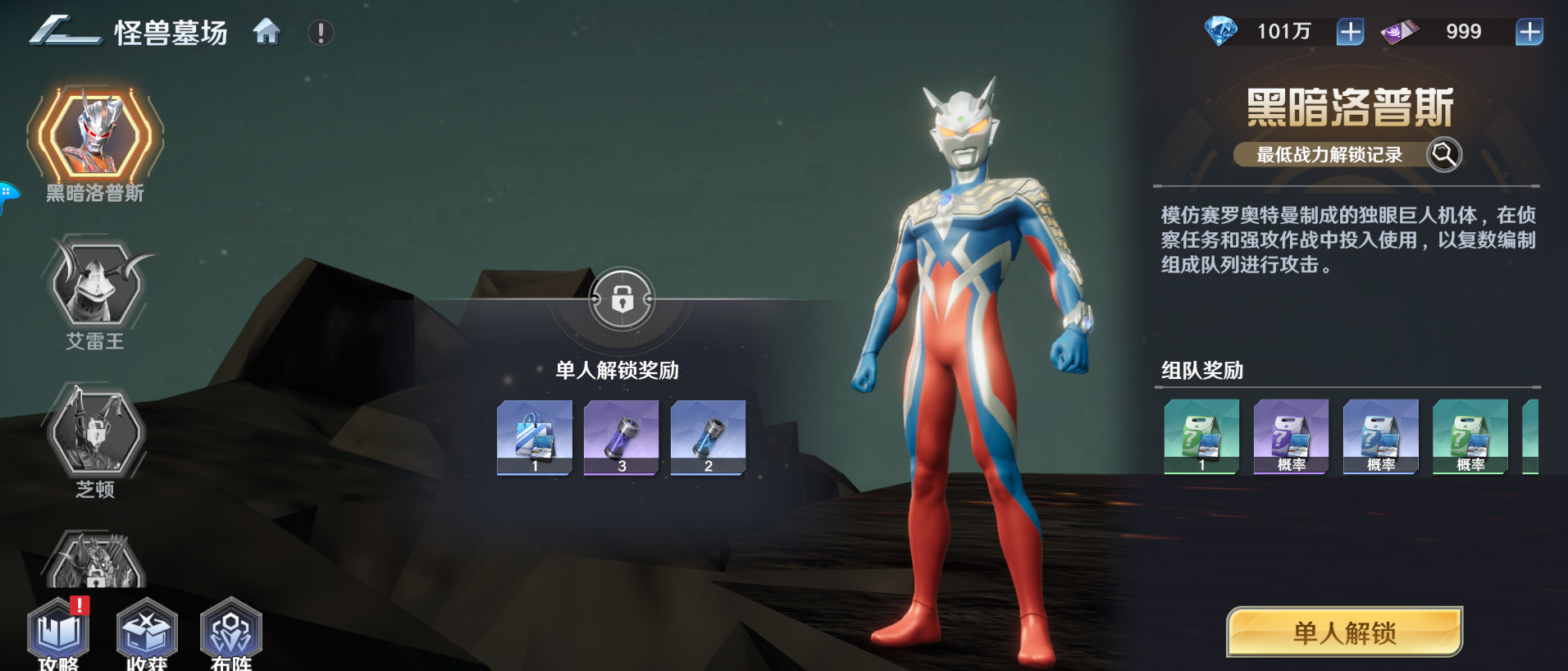Go back using the top-left arrow logo

(x=64, y=31)
